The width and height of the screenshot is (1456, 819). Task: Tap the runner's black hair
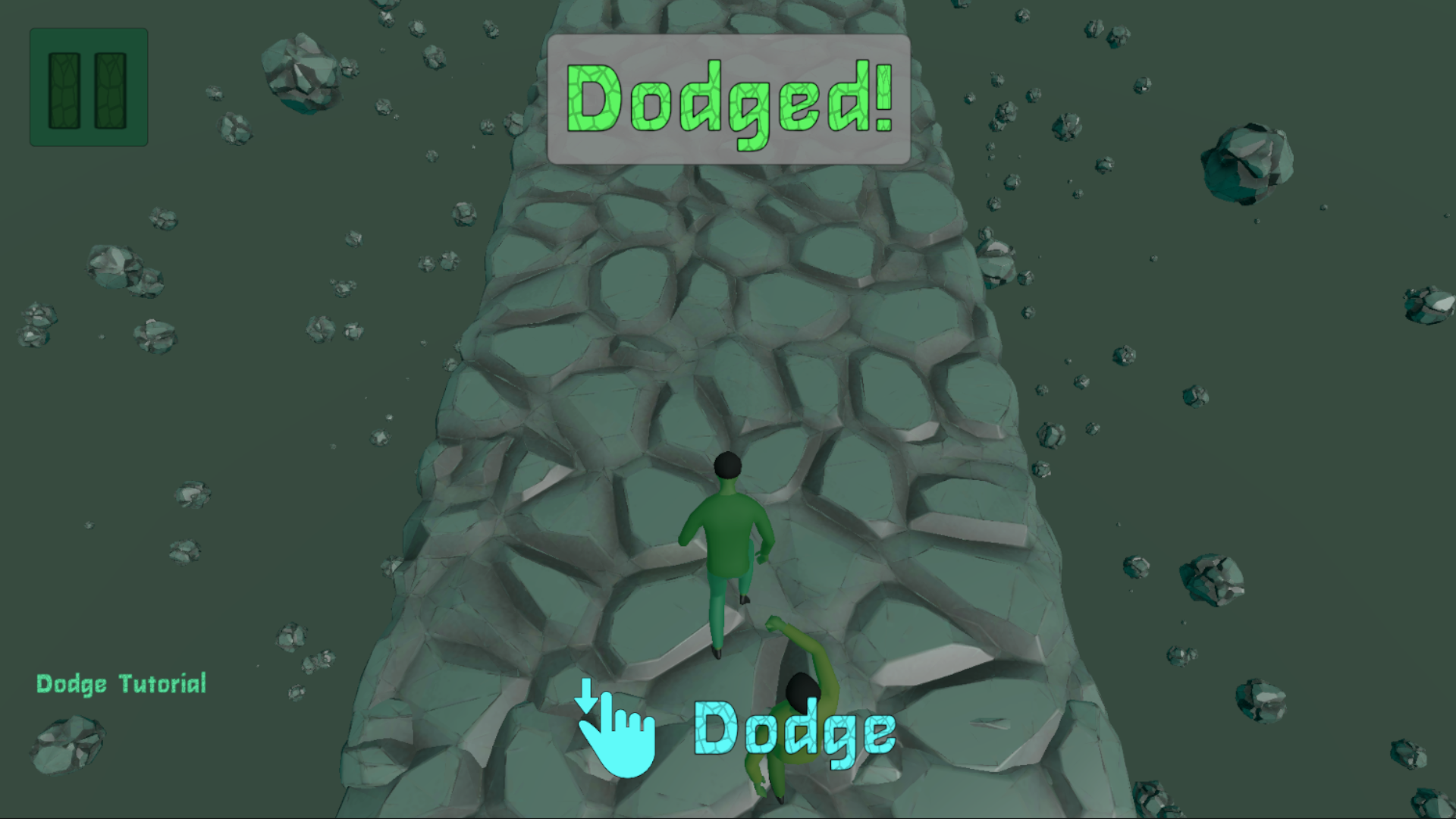726,464
